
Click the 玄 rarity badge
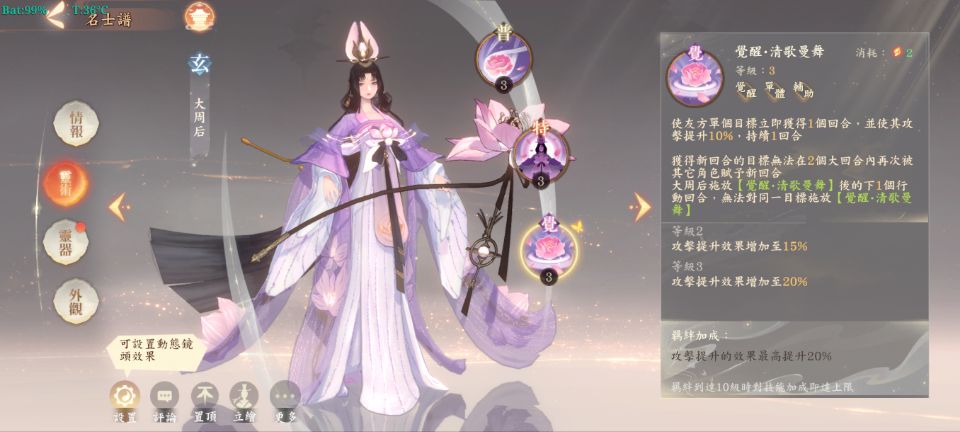click(199, 65)
